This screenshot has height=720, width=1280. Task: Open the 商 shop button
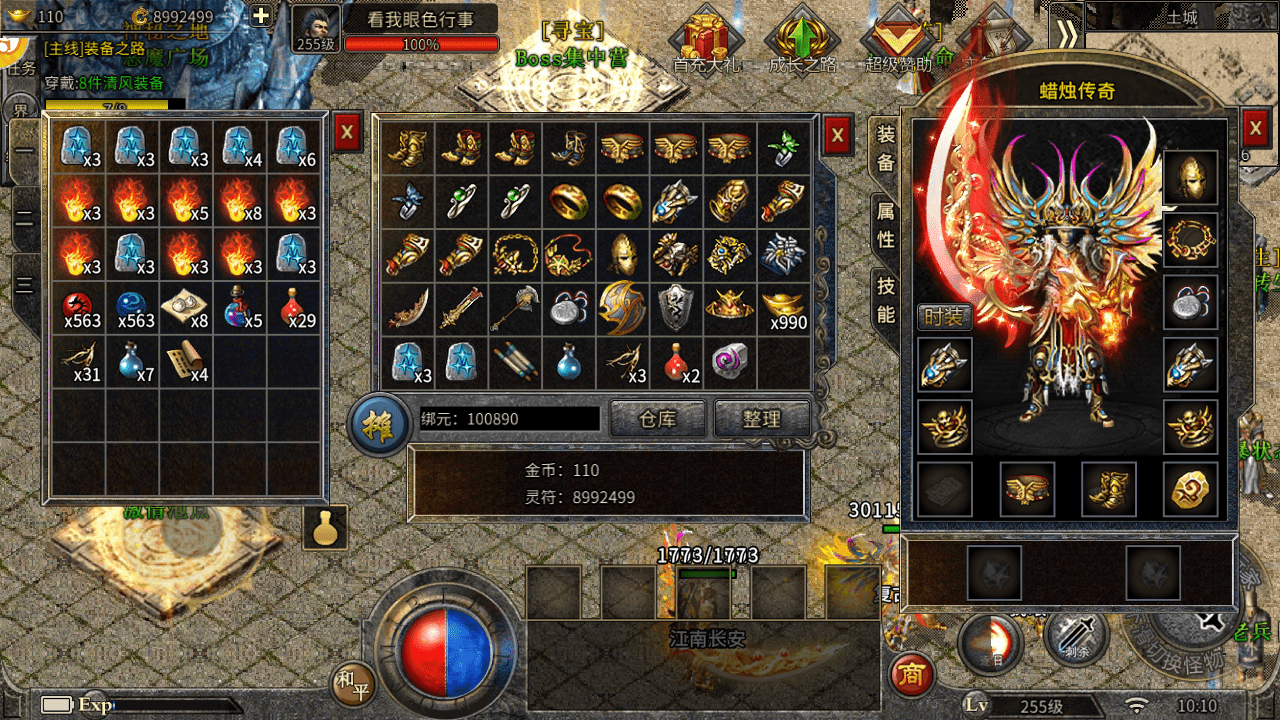(910, 675)
